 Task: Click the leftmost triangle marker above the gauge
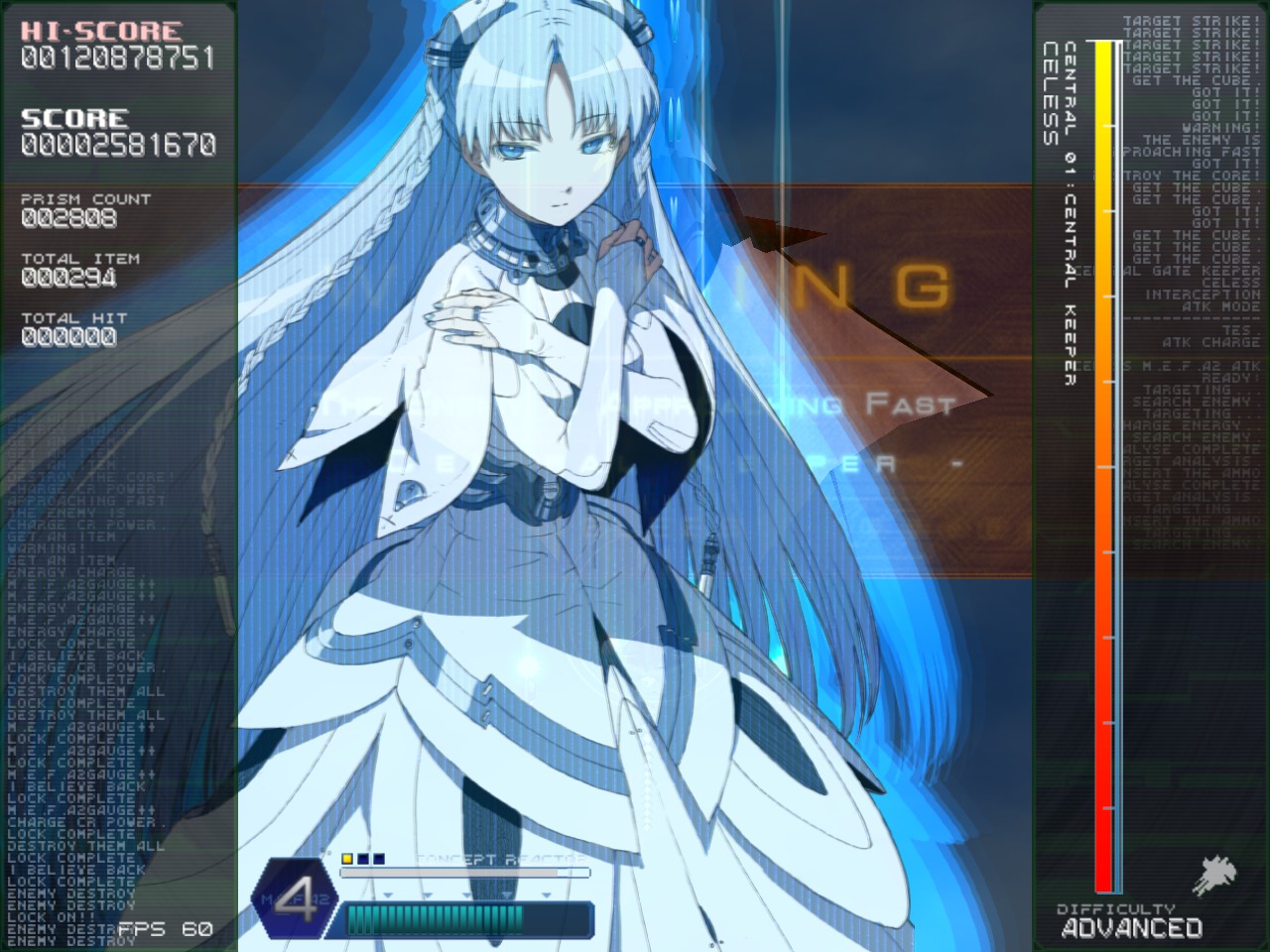point(388,894)
